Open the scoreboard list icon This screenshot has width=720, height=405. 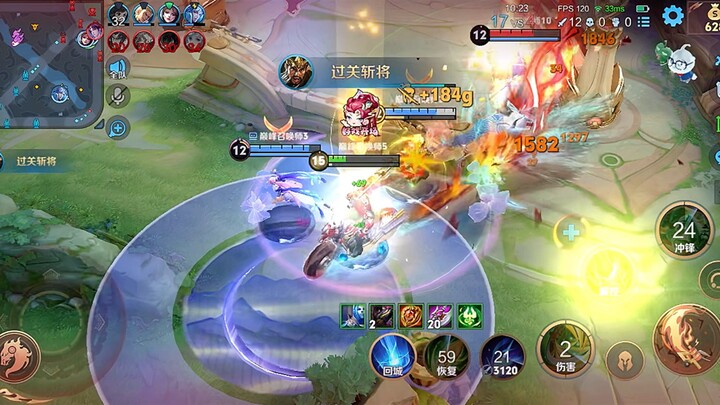point(647,21)
